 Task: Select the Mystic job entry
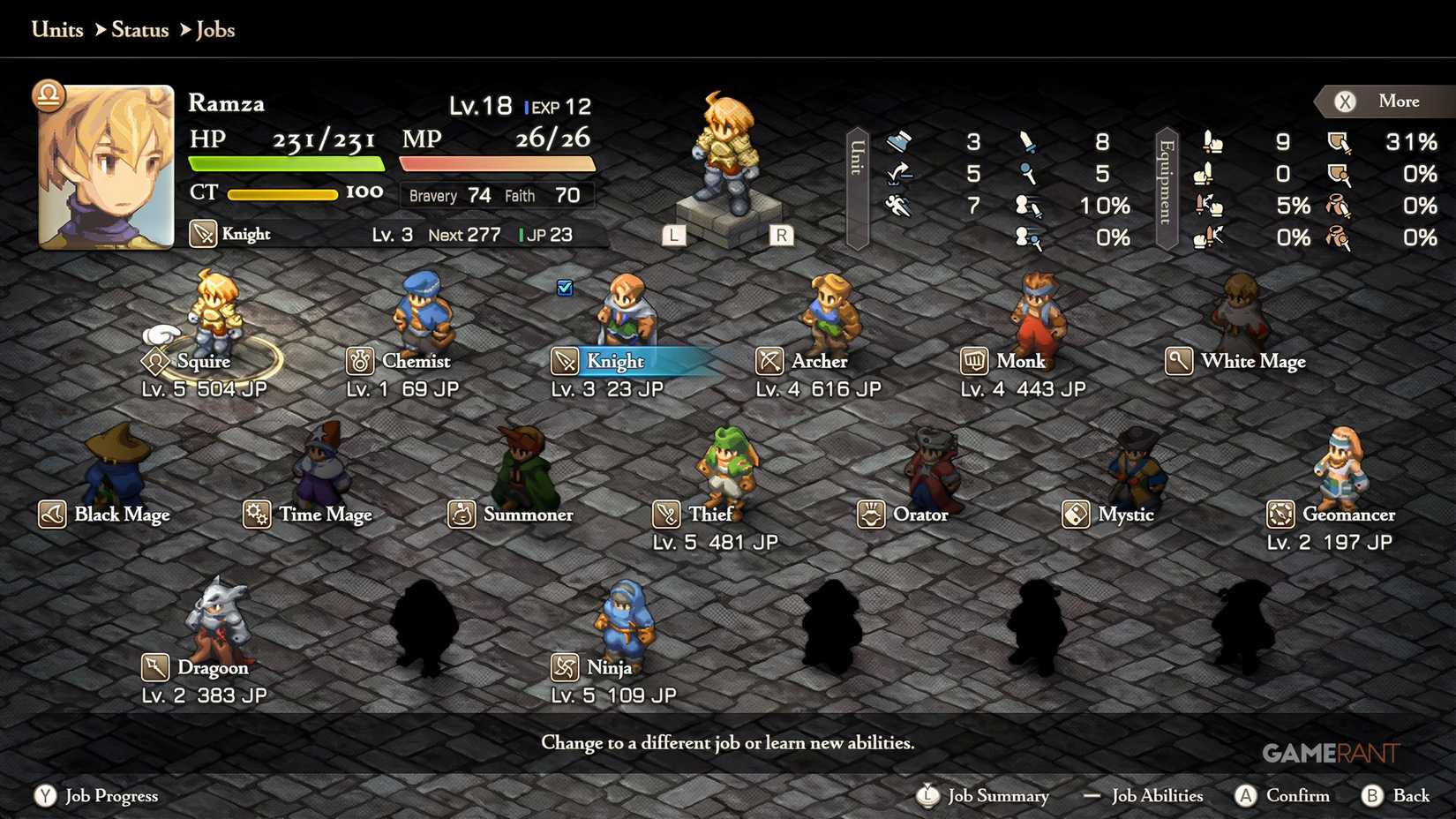pyautogui.click(x=1076, y=514)
